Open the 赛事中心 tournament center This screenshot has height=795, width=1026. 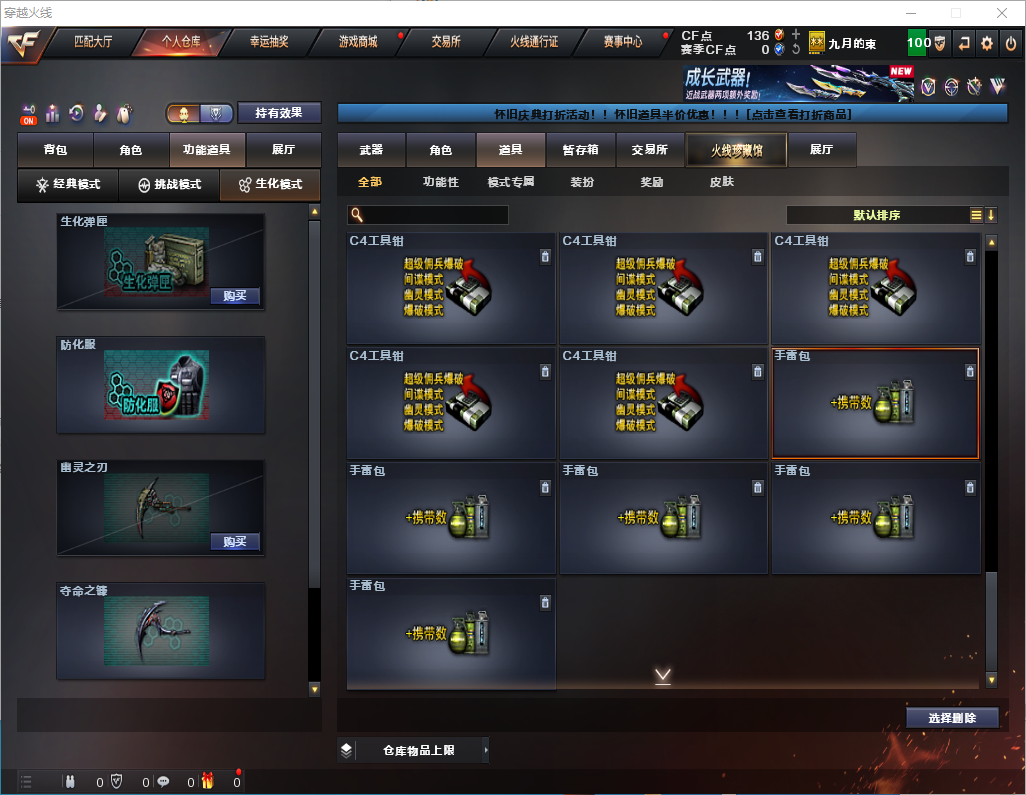[x=623, y=42]
